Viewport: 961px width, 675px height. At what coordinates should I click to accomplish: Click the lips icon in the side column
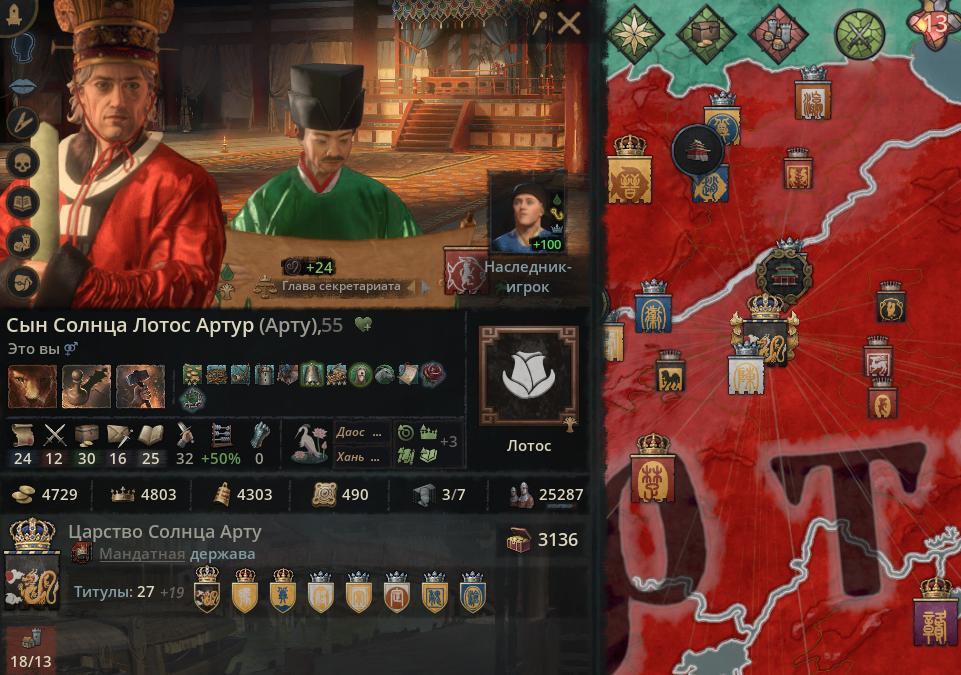[23, 86]
